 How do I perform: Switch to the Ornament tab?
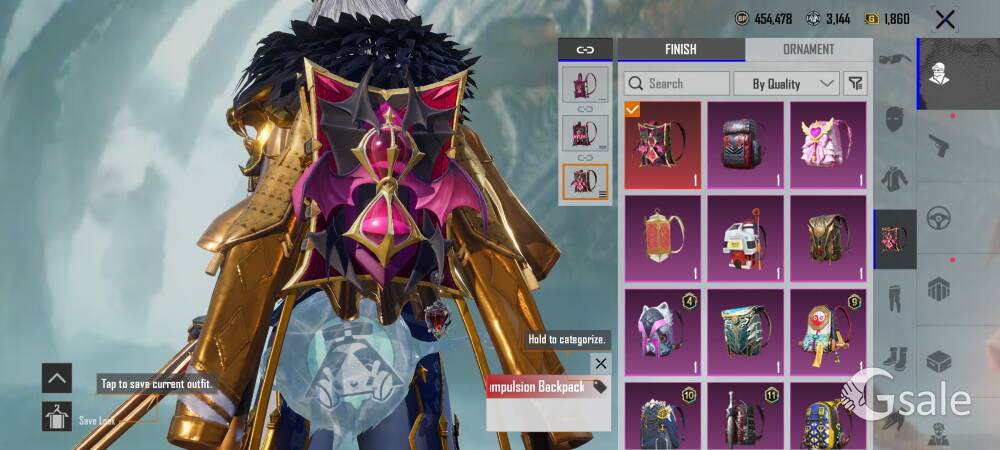[808, 49]
